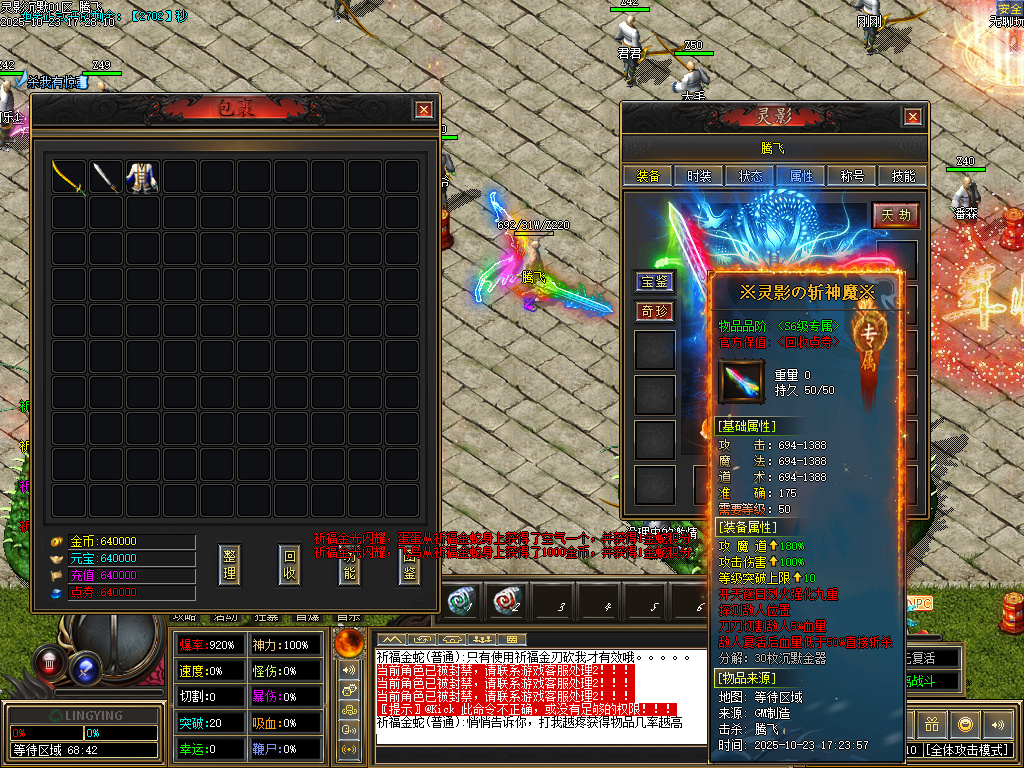
Task: Open the 时装 fashion tab
Action: pyautogui.click(x=699, y=176)
